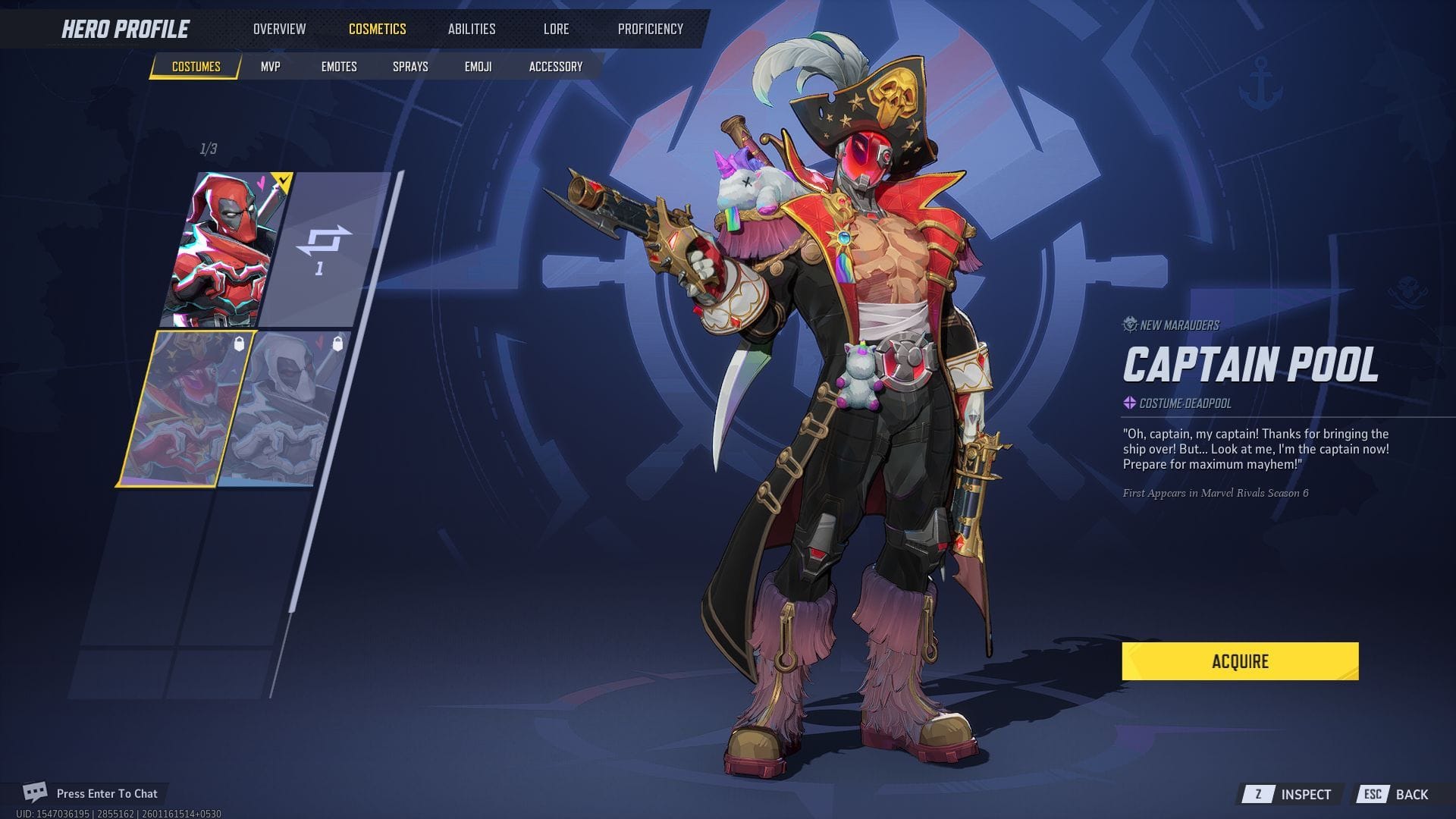Select the Costumes sub-tab
This screenshot has height=819, width=1456.
tap(196, 67)
